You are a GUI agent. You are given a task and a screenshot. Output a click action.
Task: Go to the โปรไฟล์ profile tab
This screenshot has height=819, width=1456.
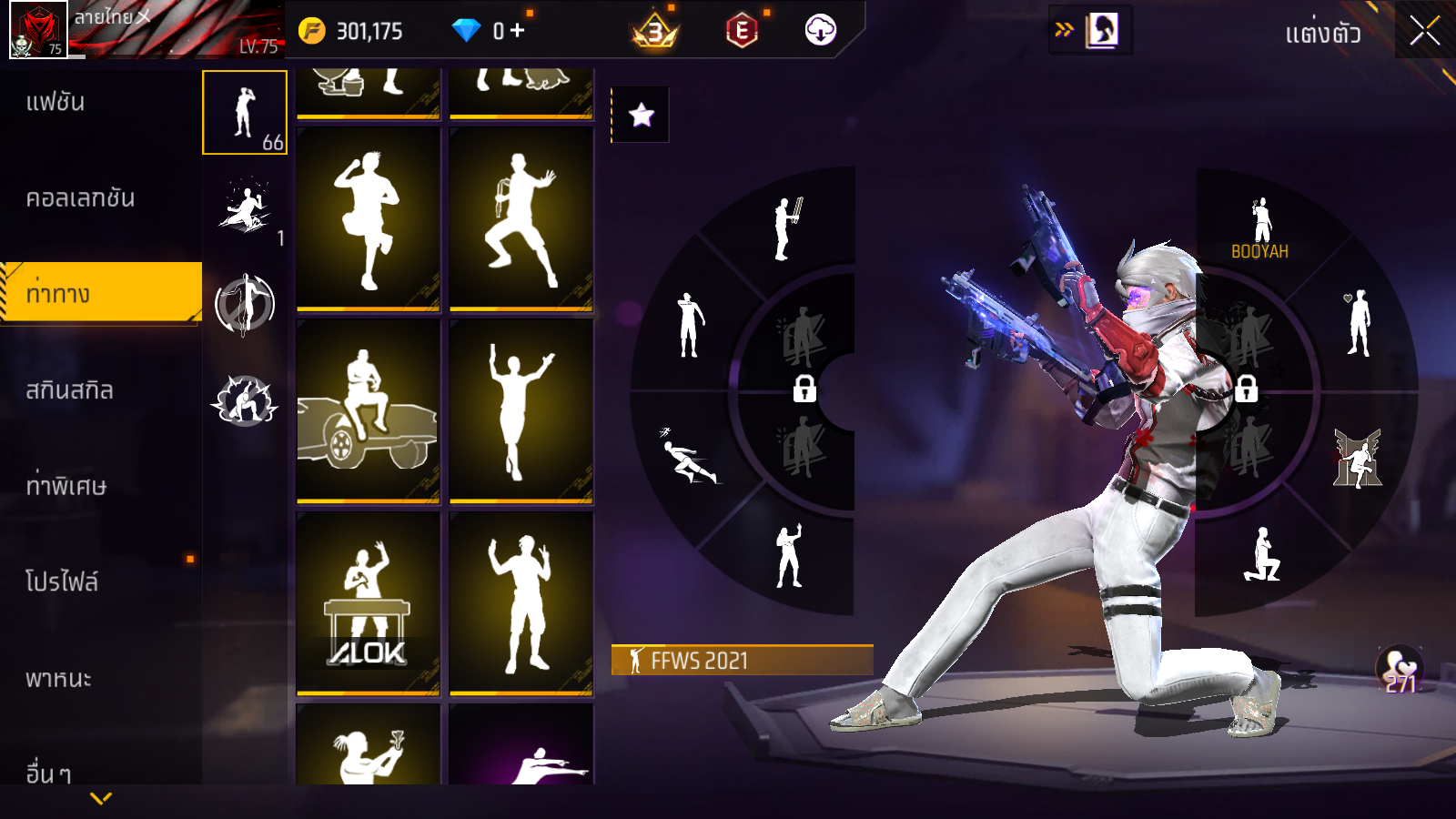pyautogui.click(x=61, y=582)
